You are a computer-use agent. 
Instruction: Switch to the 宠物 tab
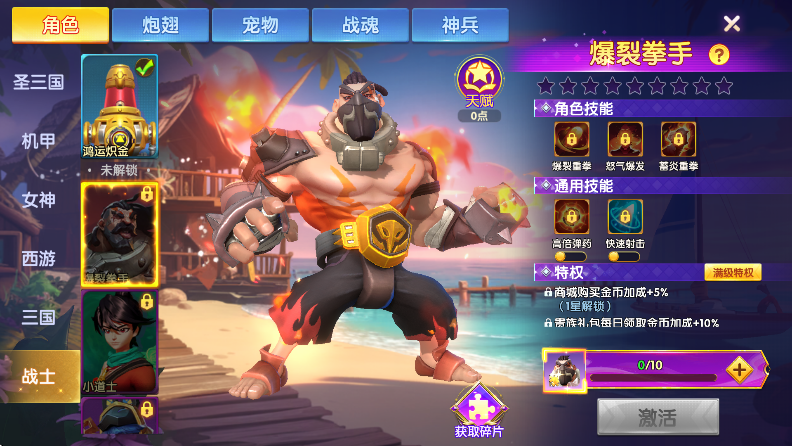point(260,25)
